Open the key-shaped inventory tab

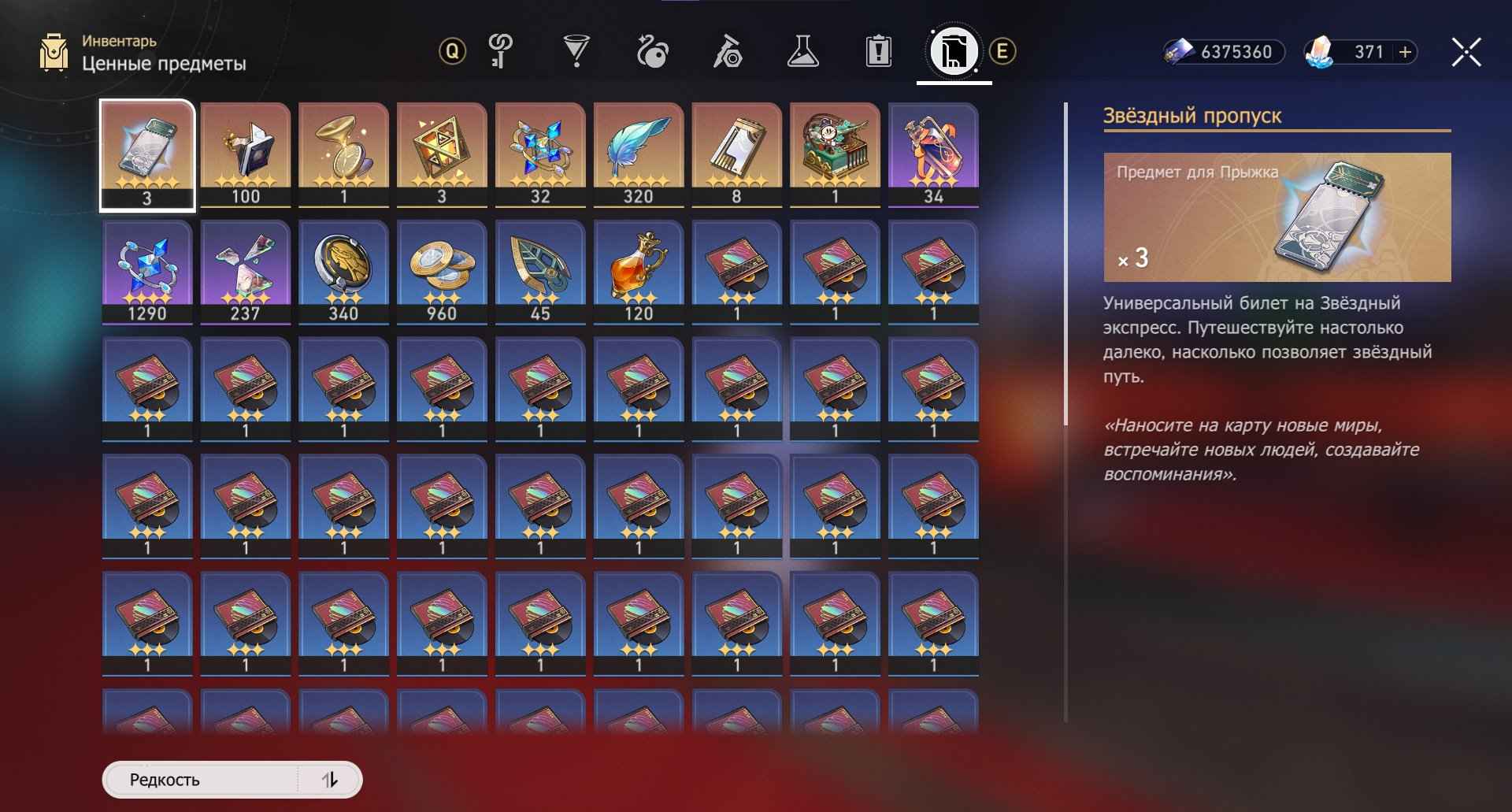[x=498, y=51]
